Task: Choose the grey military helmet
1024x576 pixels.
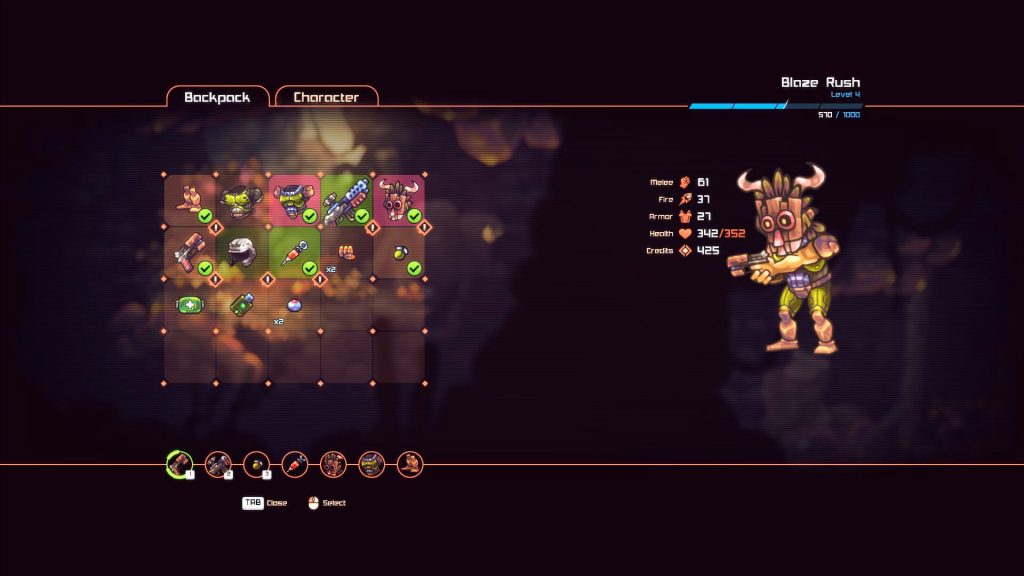Action: click(x=242, y=252)
